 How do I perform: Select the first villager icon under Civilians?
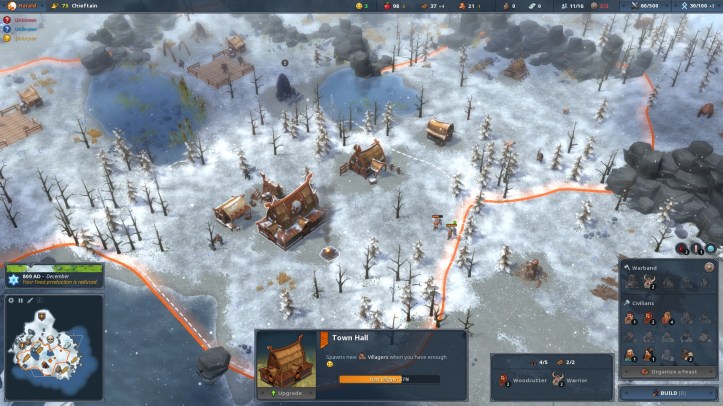click(x=632, y=320)
